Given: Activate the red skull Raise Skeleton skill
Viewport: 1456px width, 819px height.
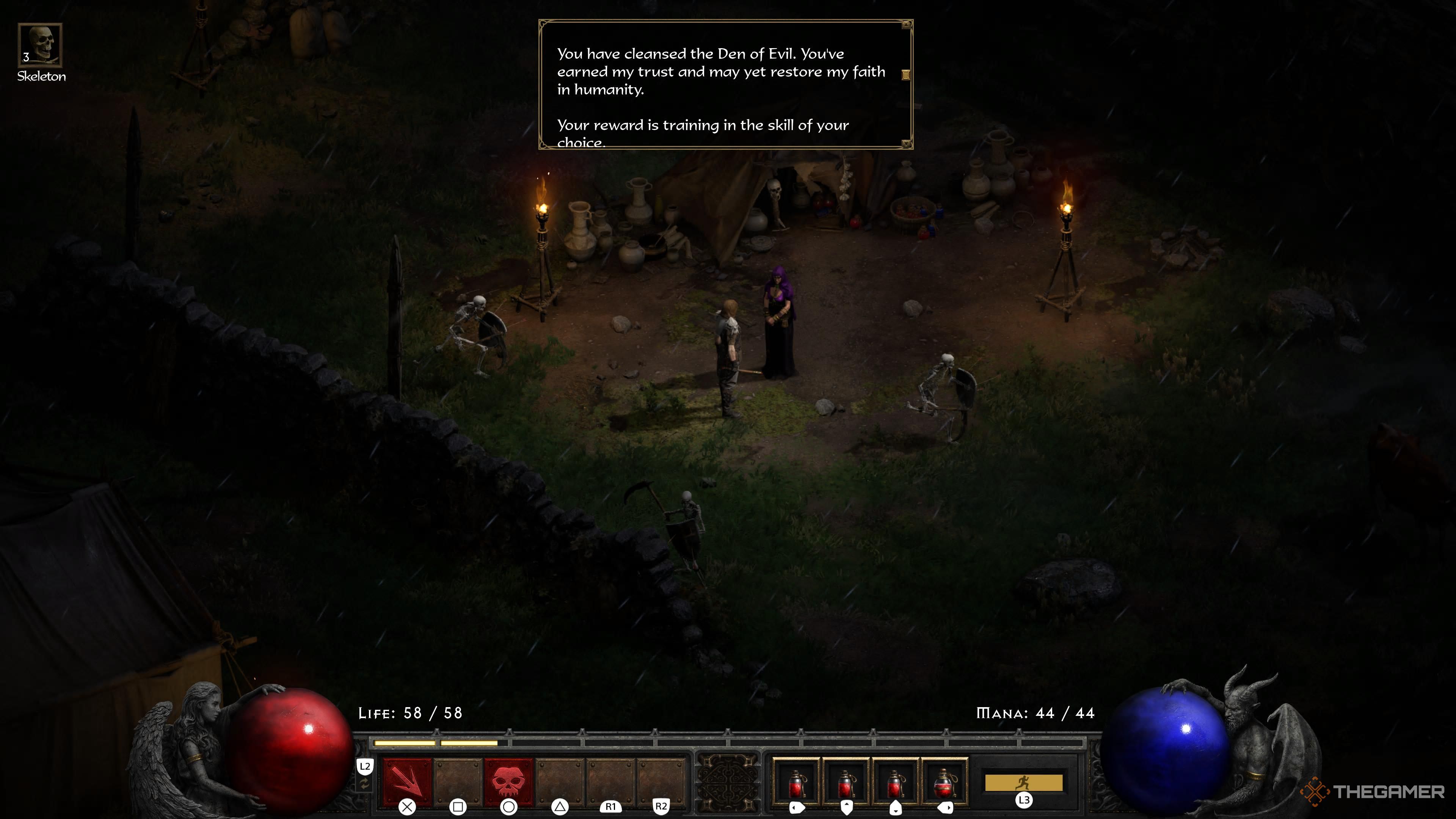Looking at the screenshot, I should (x=509, y=782).
